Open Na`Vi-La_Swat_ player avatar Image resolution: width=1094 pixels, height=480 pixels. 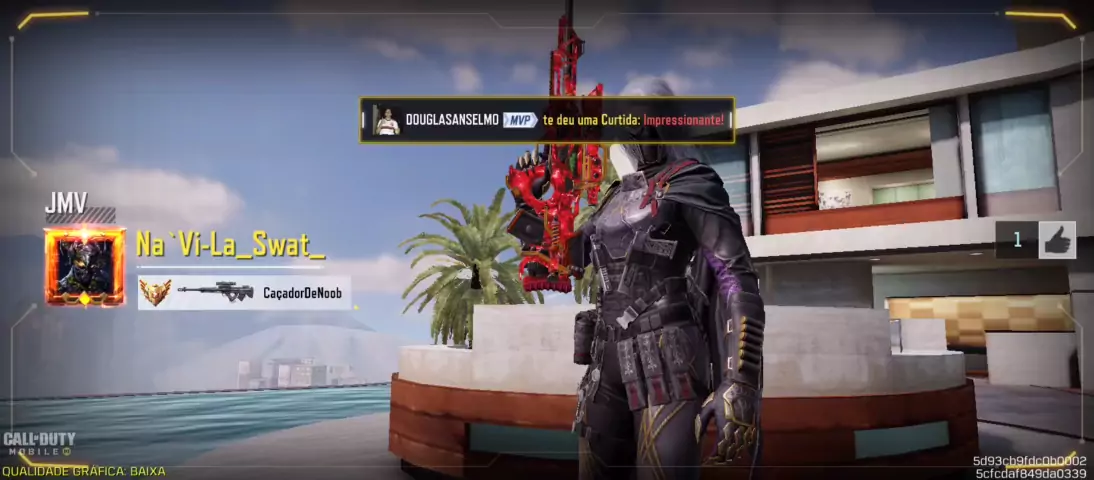click(84, 267)
